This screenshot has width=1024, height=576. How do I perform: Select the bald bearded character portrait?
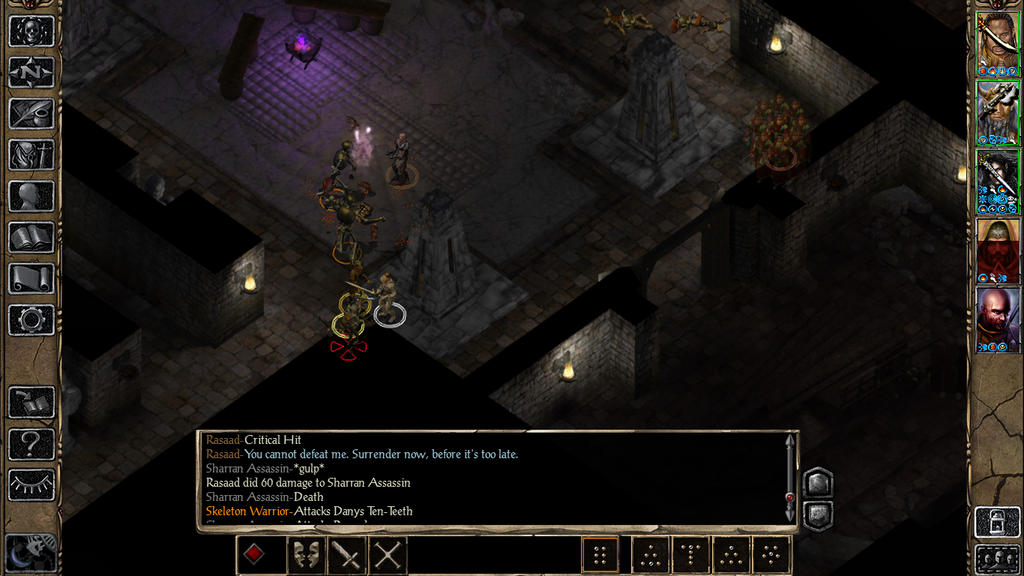click(x=997, y=320)
